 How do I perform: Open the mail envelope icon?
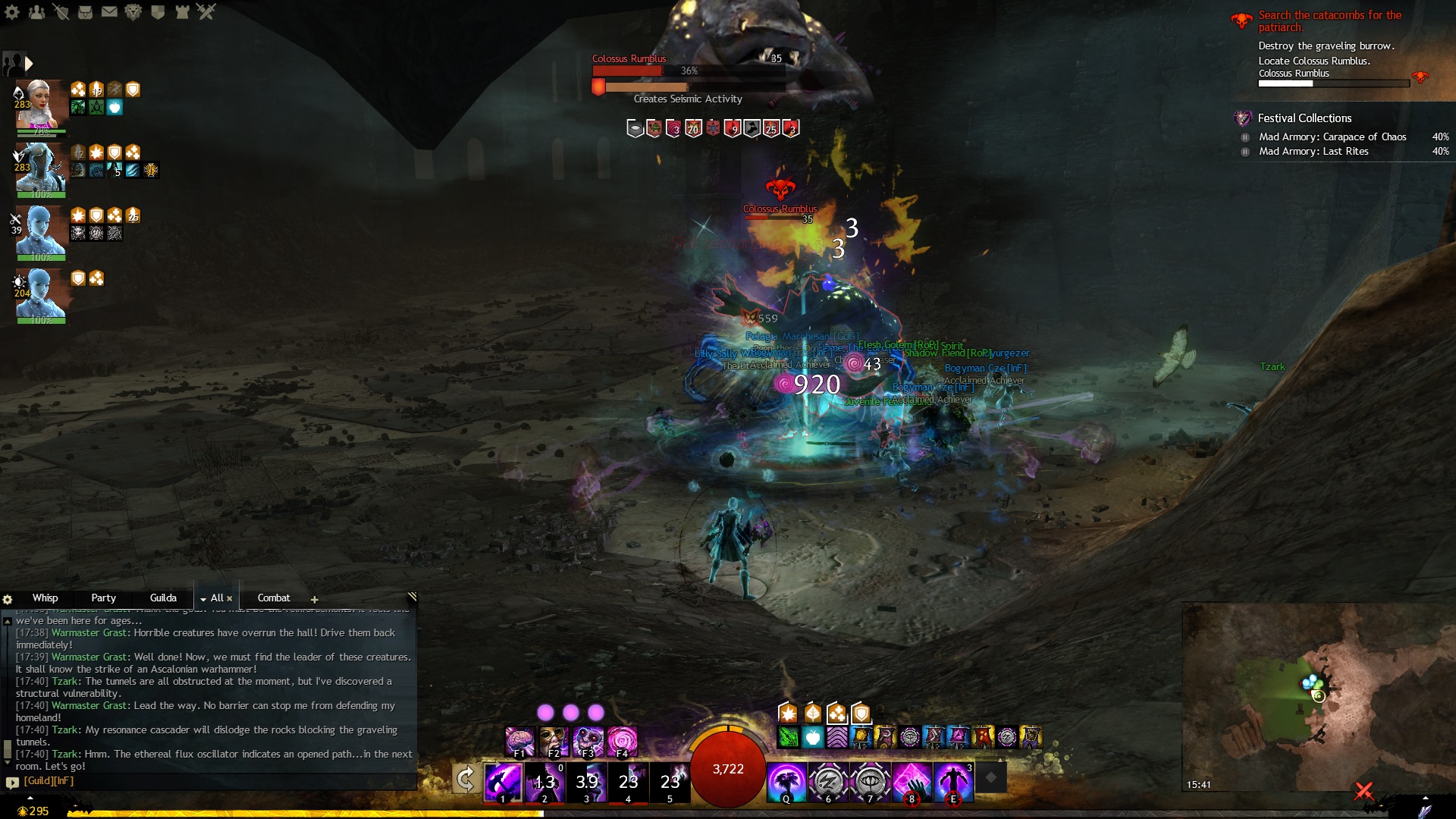(109, 12)
